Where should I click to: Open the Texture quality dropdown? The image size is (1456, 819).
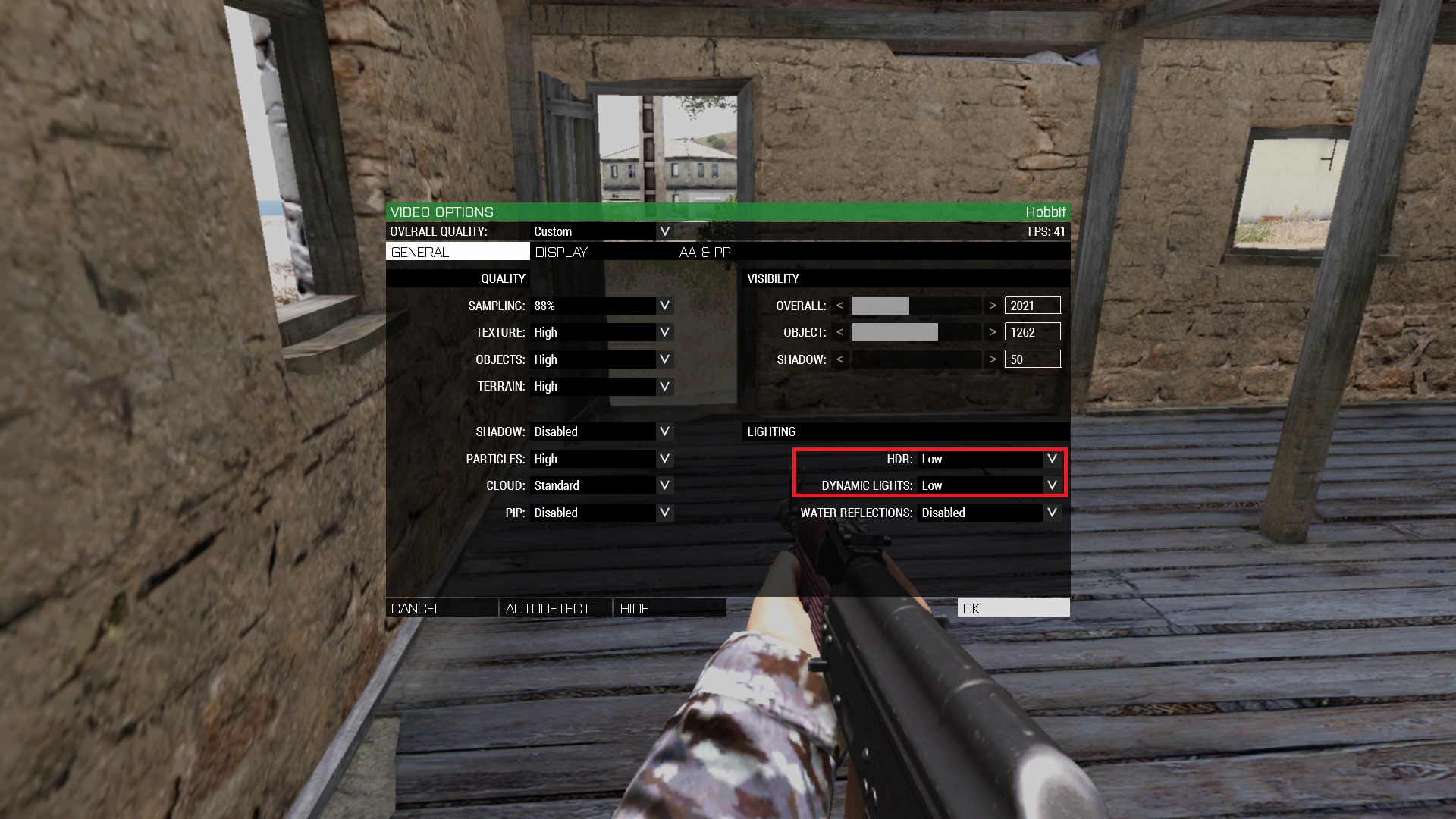click(664, 332)
